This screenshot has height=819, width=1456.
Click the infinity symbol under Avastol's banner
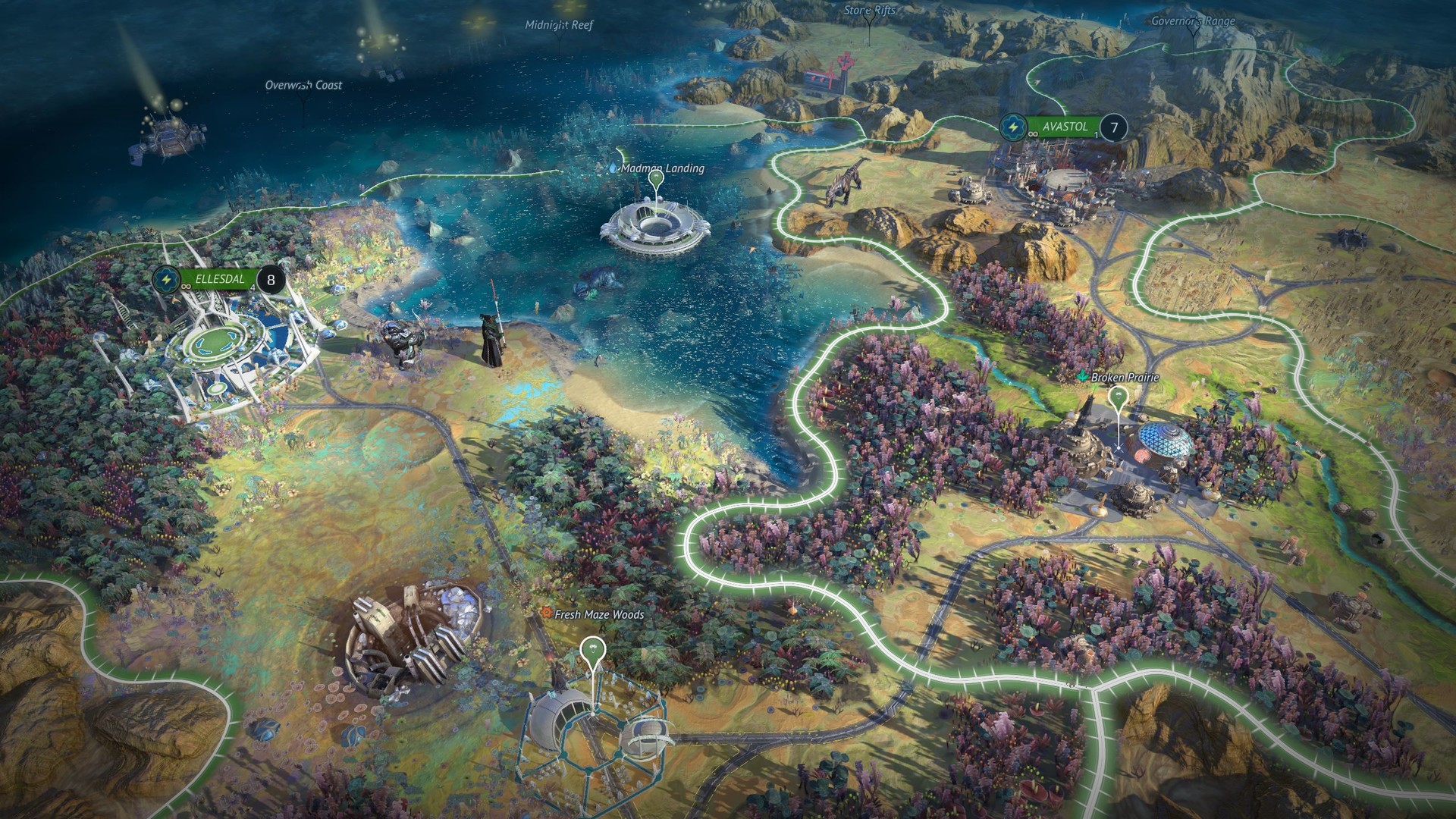[x=1032, y=134]
